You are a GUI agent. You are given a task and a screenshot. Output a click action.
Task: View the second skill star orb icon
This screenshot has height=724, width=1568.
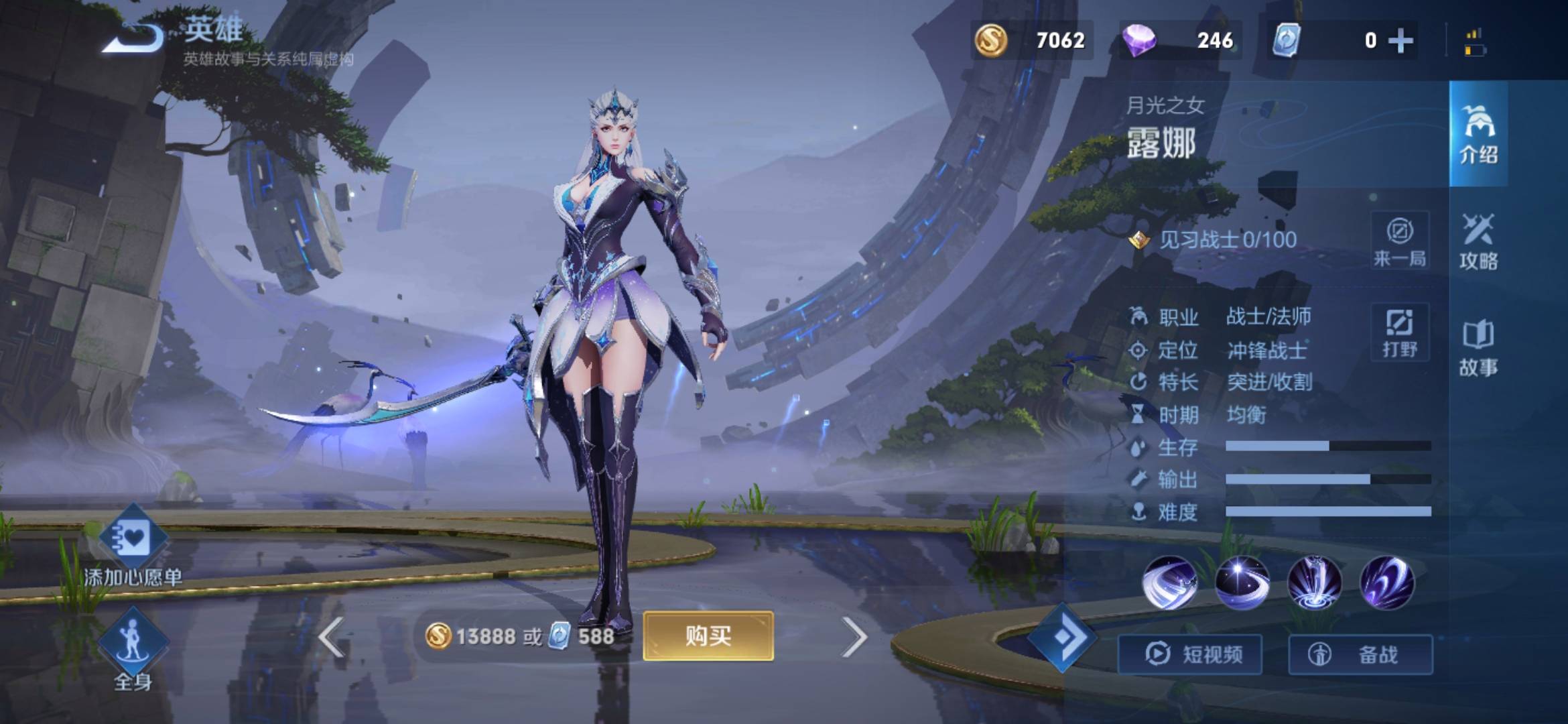(x=1242, y=583)
